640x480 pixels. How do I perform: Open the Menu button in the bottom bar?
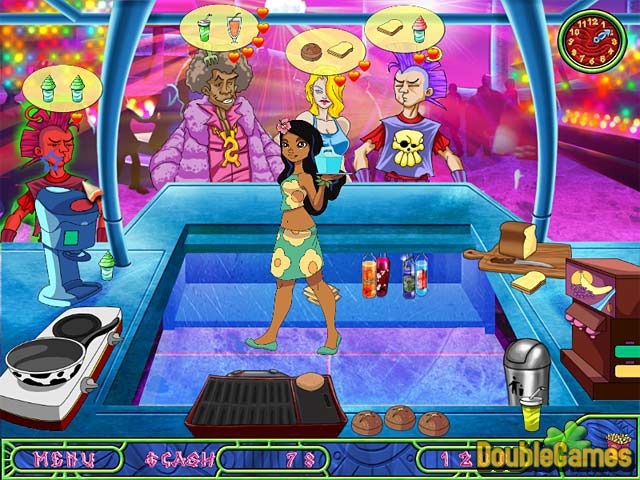pos(64,459)
